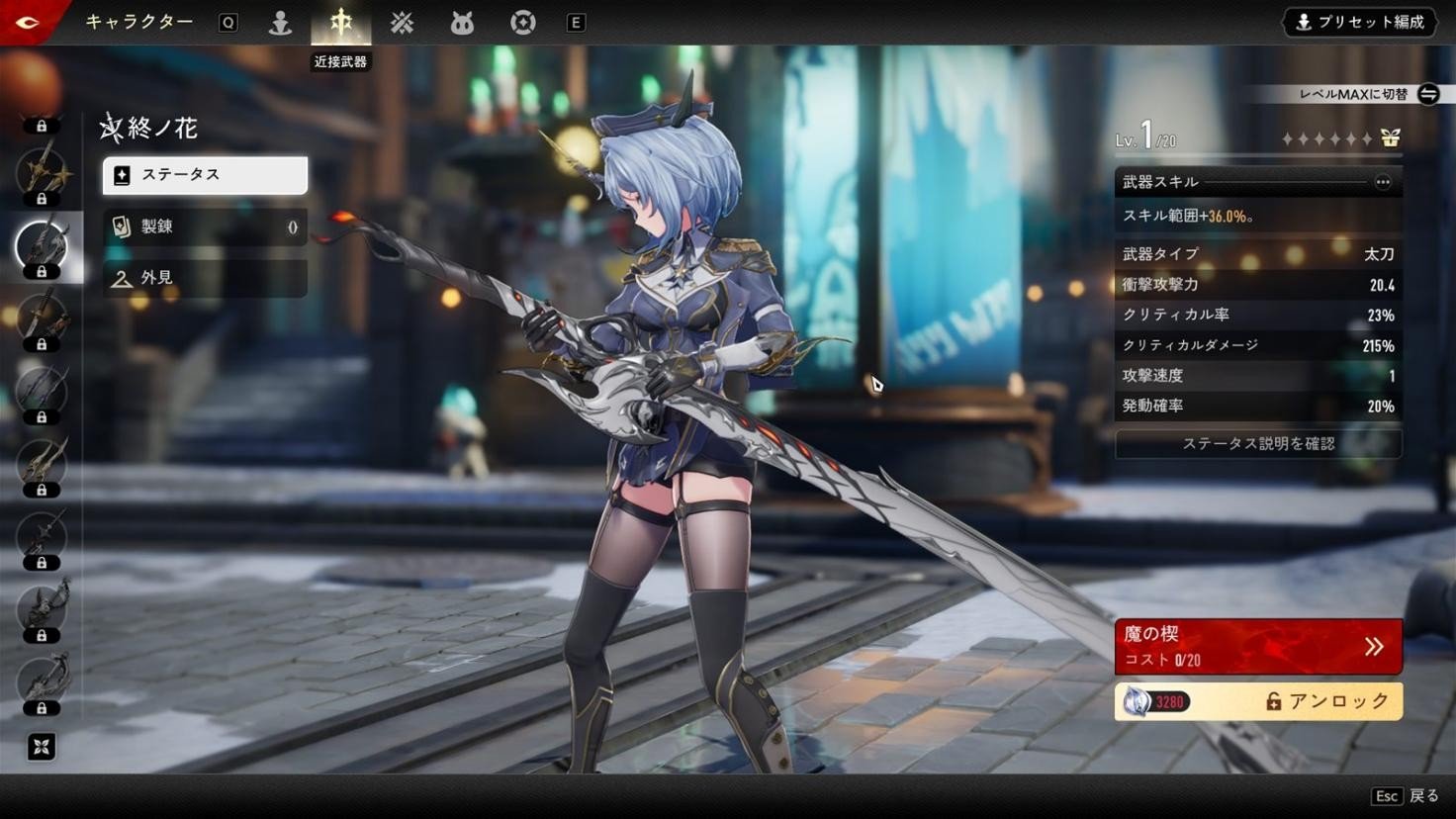Viewport: 1456px width, 819px height.
Task: Expand the 武器スキル details ellipsis button
Action: pos(1382,182)
